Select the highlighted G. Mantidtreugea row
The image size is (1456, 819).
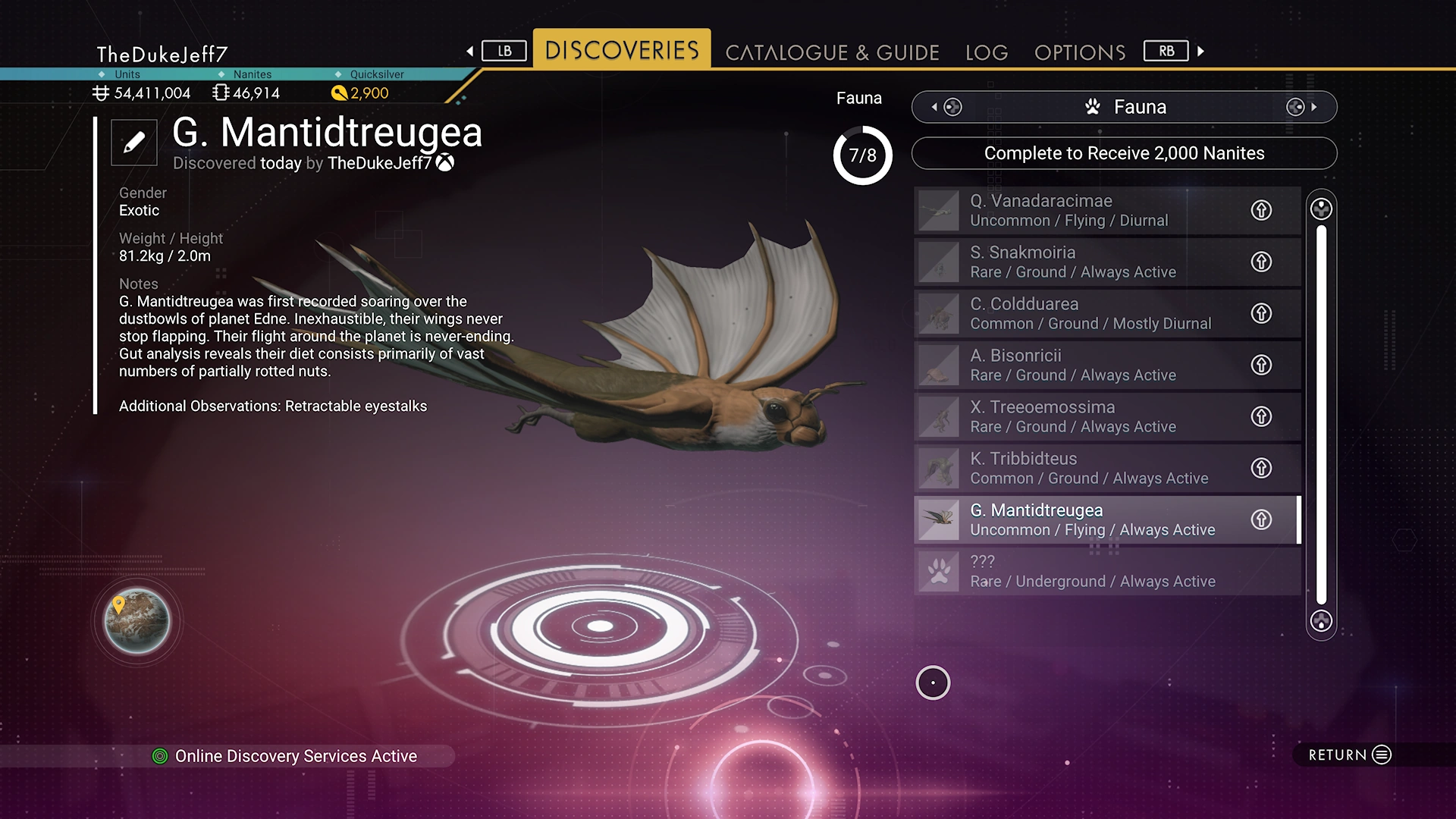1084,519
